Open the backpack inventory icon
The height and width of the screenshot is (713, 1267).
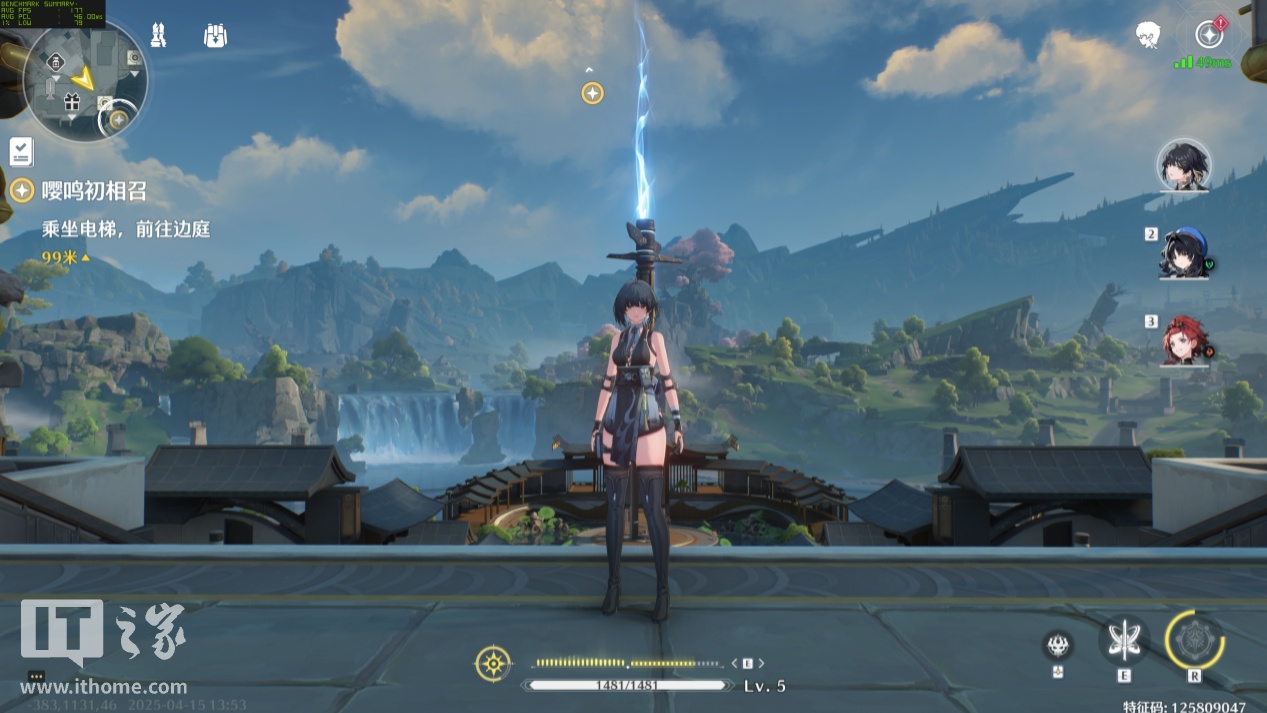[215, 36]
